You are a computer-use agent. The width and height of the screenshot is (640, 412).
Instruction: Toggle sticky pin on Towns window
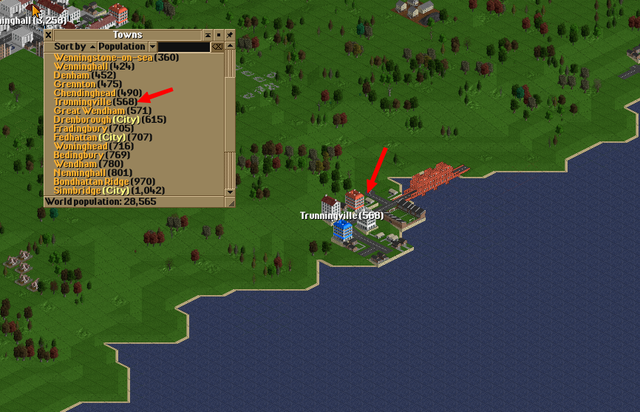coord(229,35)
